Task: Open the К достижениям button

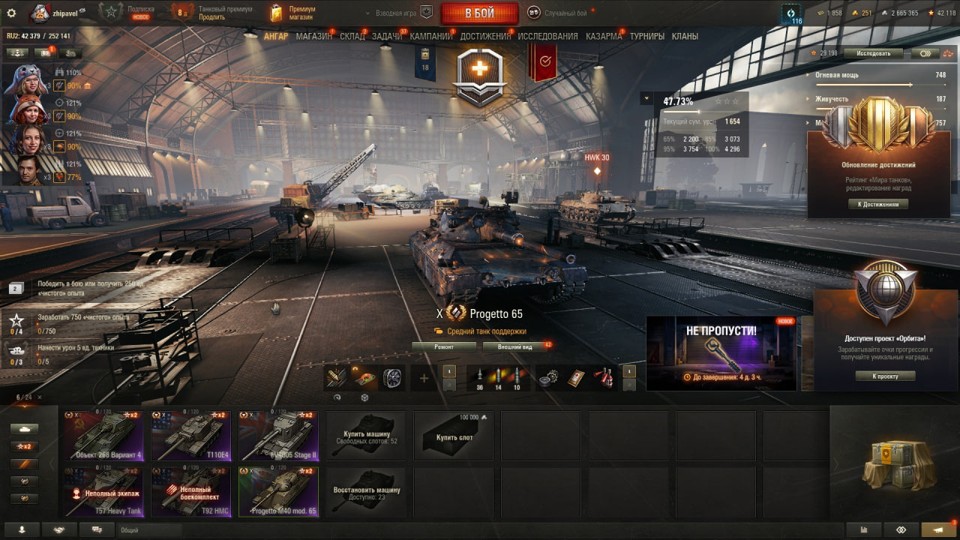Action: (x=879, y=203)
